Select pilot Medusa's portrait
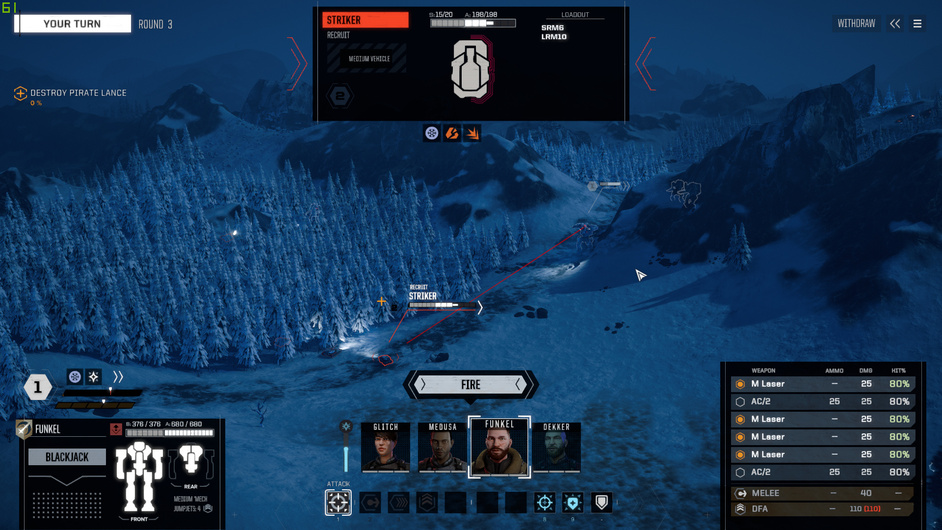 tap(442, 447)
